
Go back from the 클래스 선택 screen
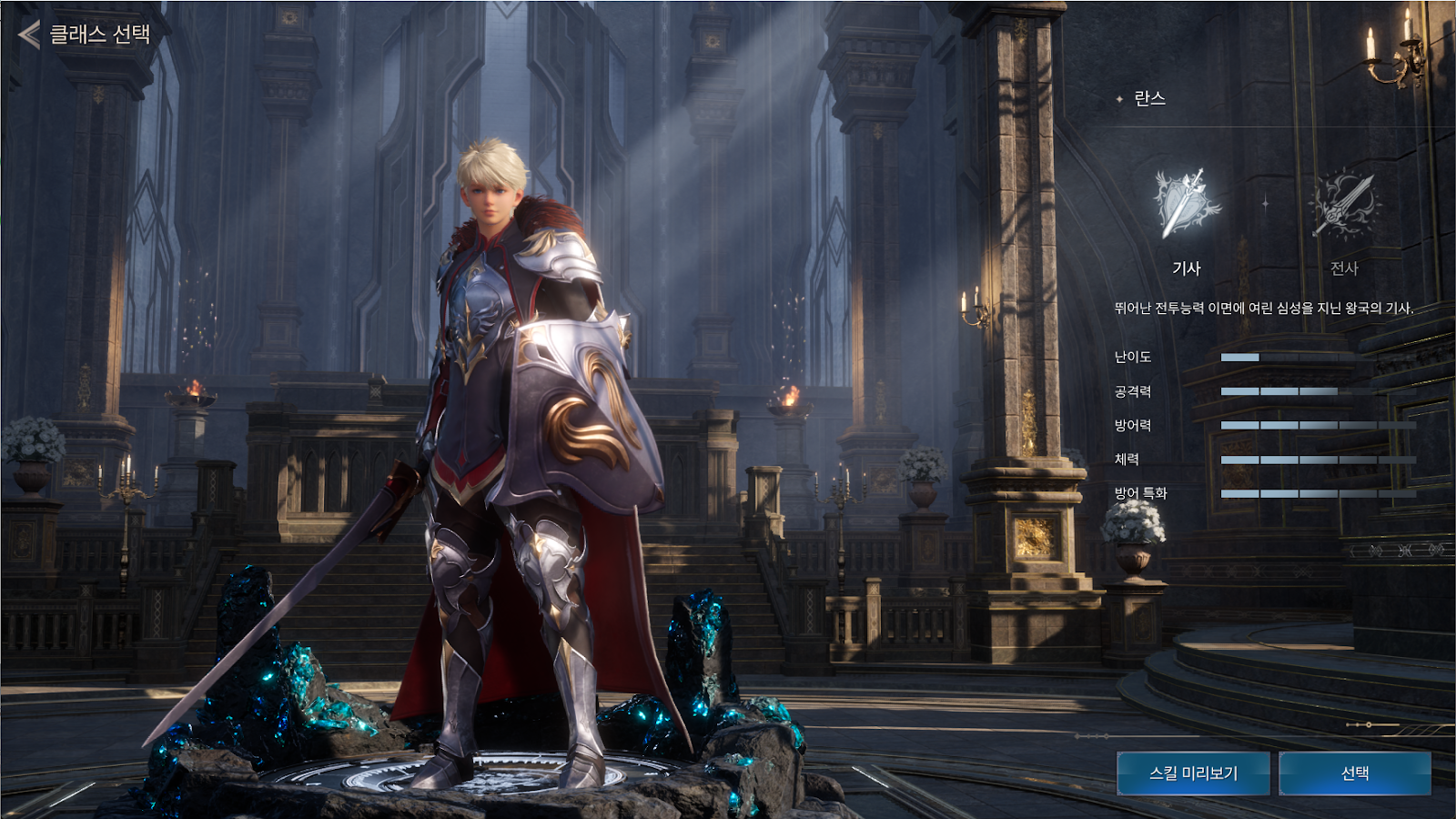(x=30, y=35)
